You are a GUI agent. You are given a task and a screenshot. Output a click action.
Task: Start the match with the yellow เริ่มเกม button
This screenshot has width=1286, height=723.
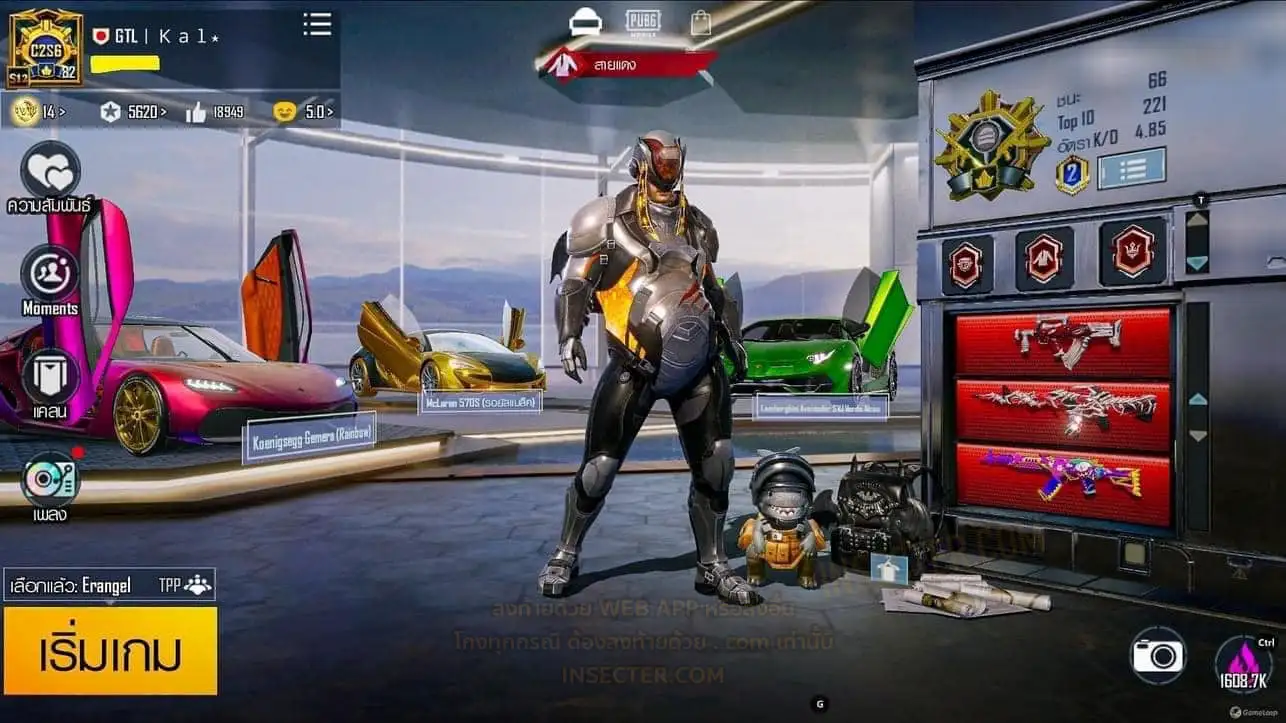[110, 651]
